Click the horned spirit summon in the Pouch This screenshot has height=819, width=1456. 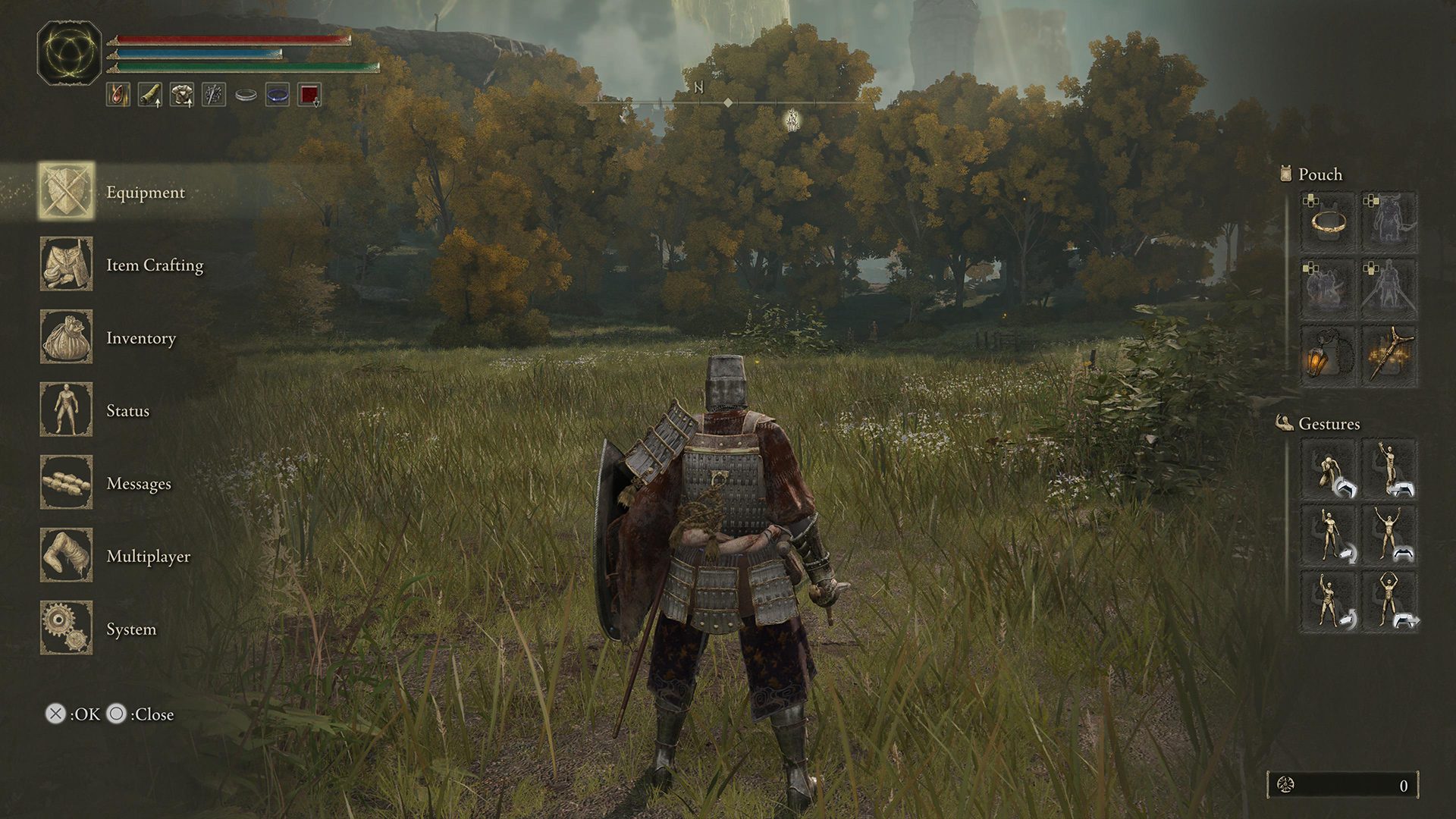(1392, 224)
